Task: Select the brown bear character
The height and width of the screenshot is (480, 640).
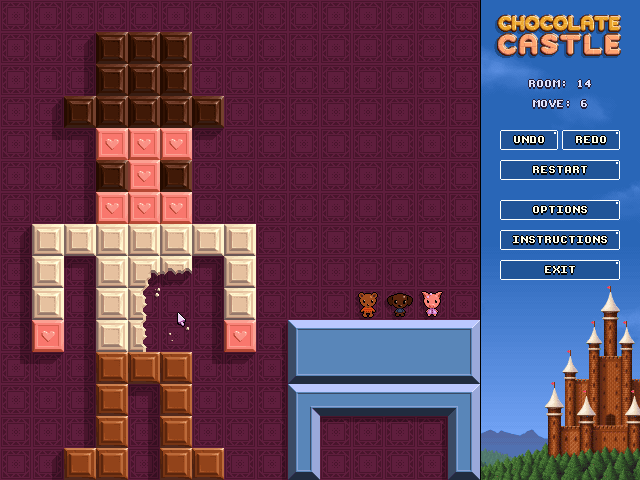Action: pyautogui.click(x=368, y=304)
